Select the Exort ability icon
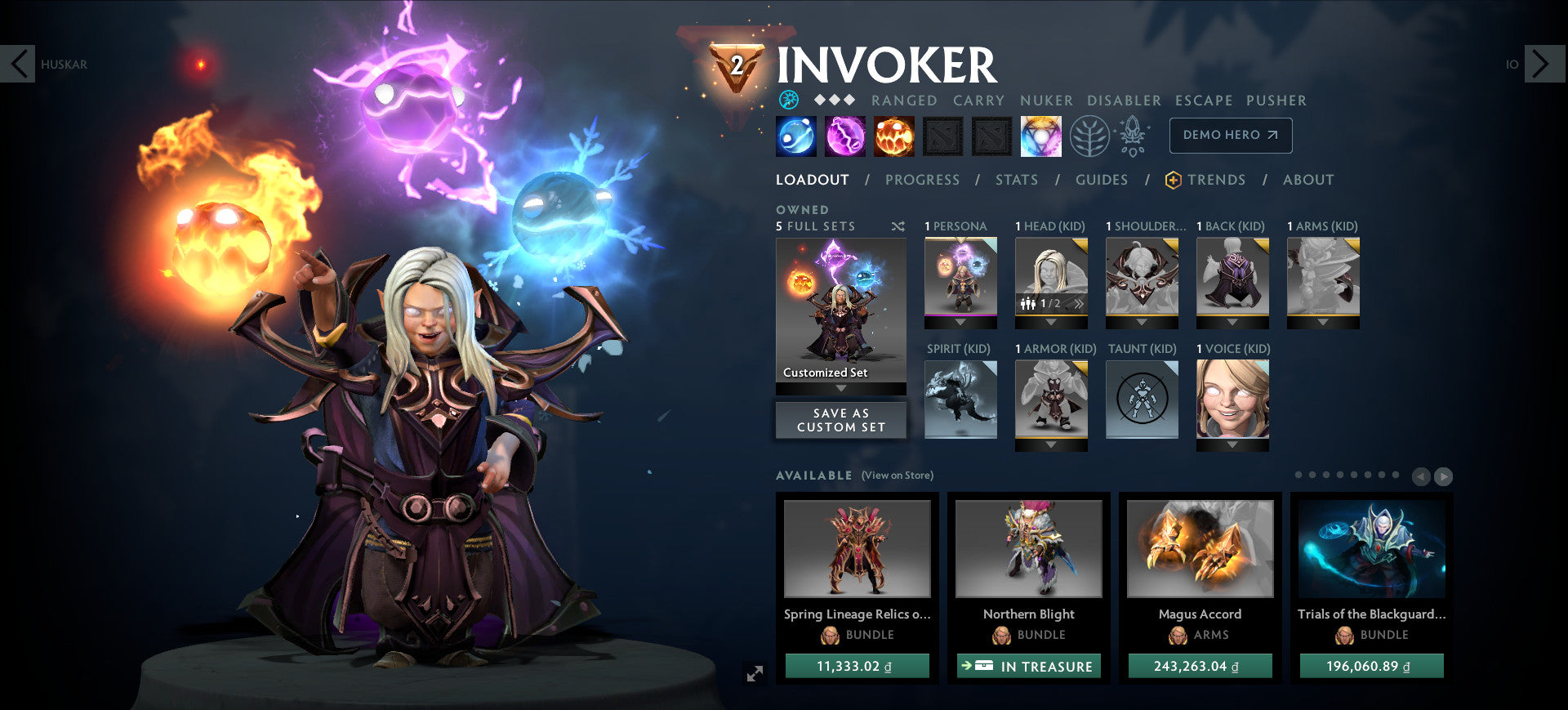The height and width of the screenshot is (710, 1568). pos(894,136)
